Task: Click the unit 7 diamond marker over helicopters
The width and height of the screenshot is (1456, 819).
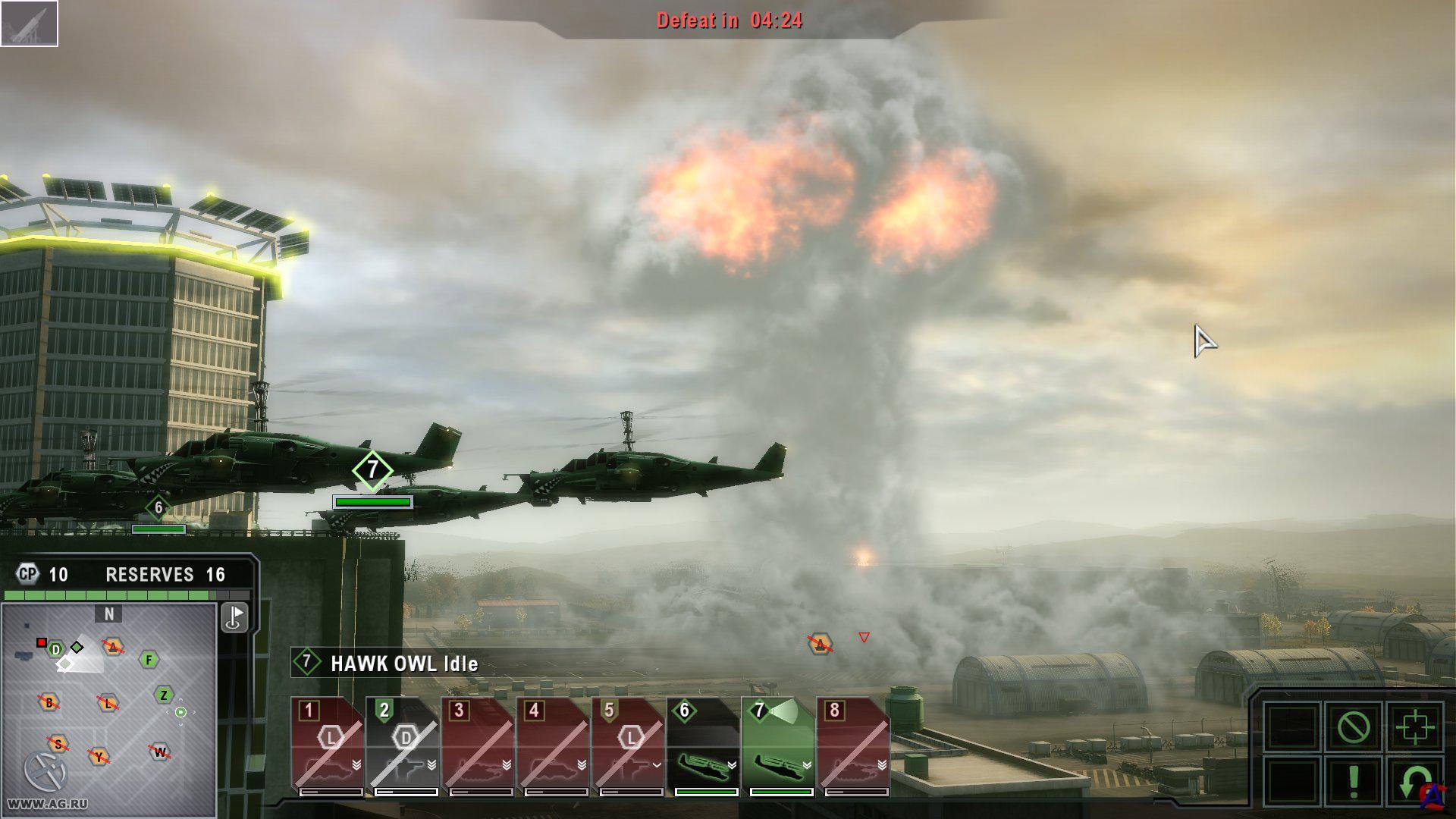Action: coord(372,470)
